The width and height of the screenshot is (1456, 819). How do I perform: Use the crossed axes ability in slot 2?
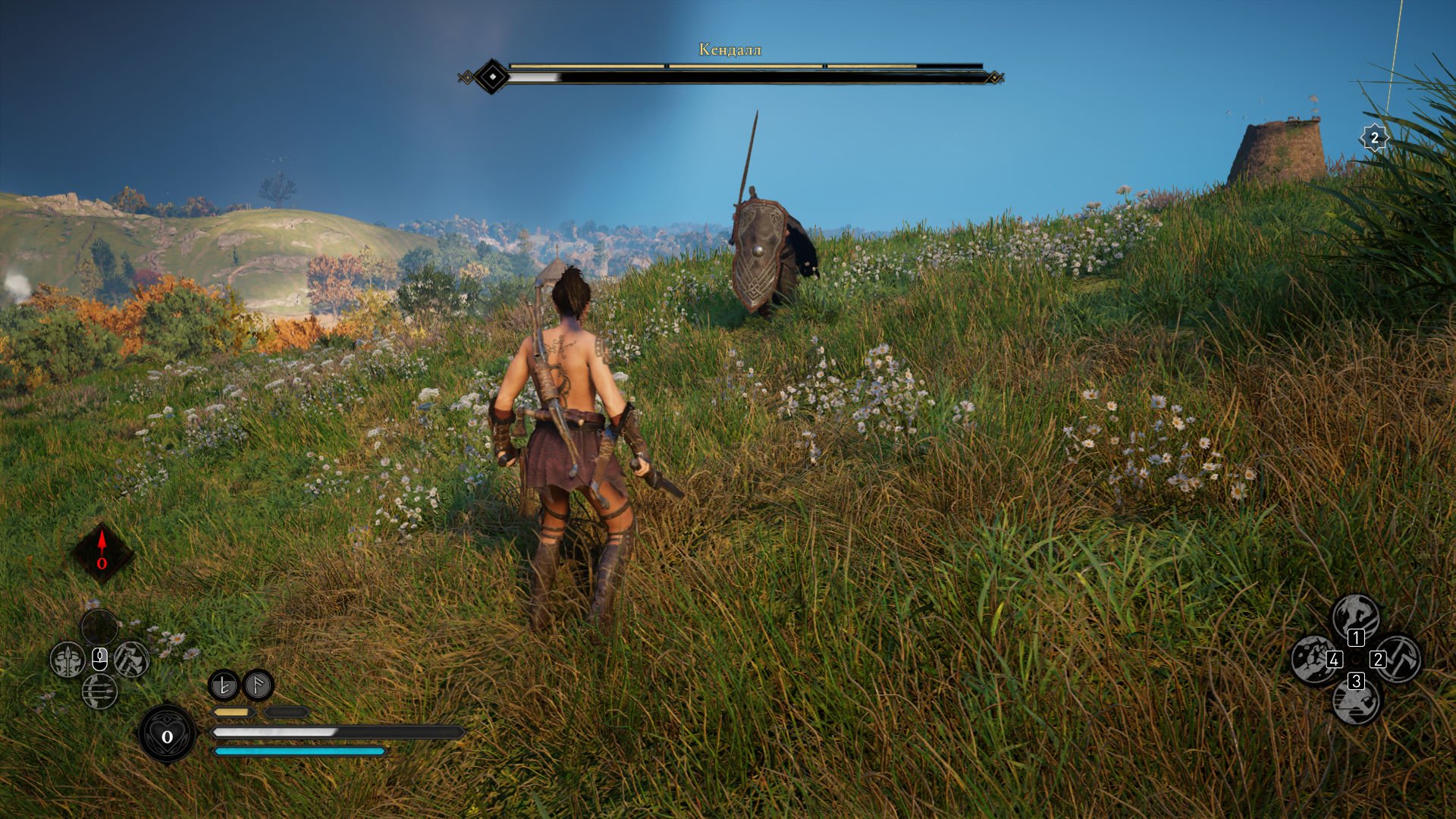[1398, 658]
